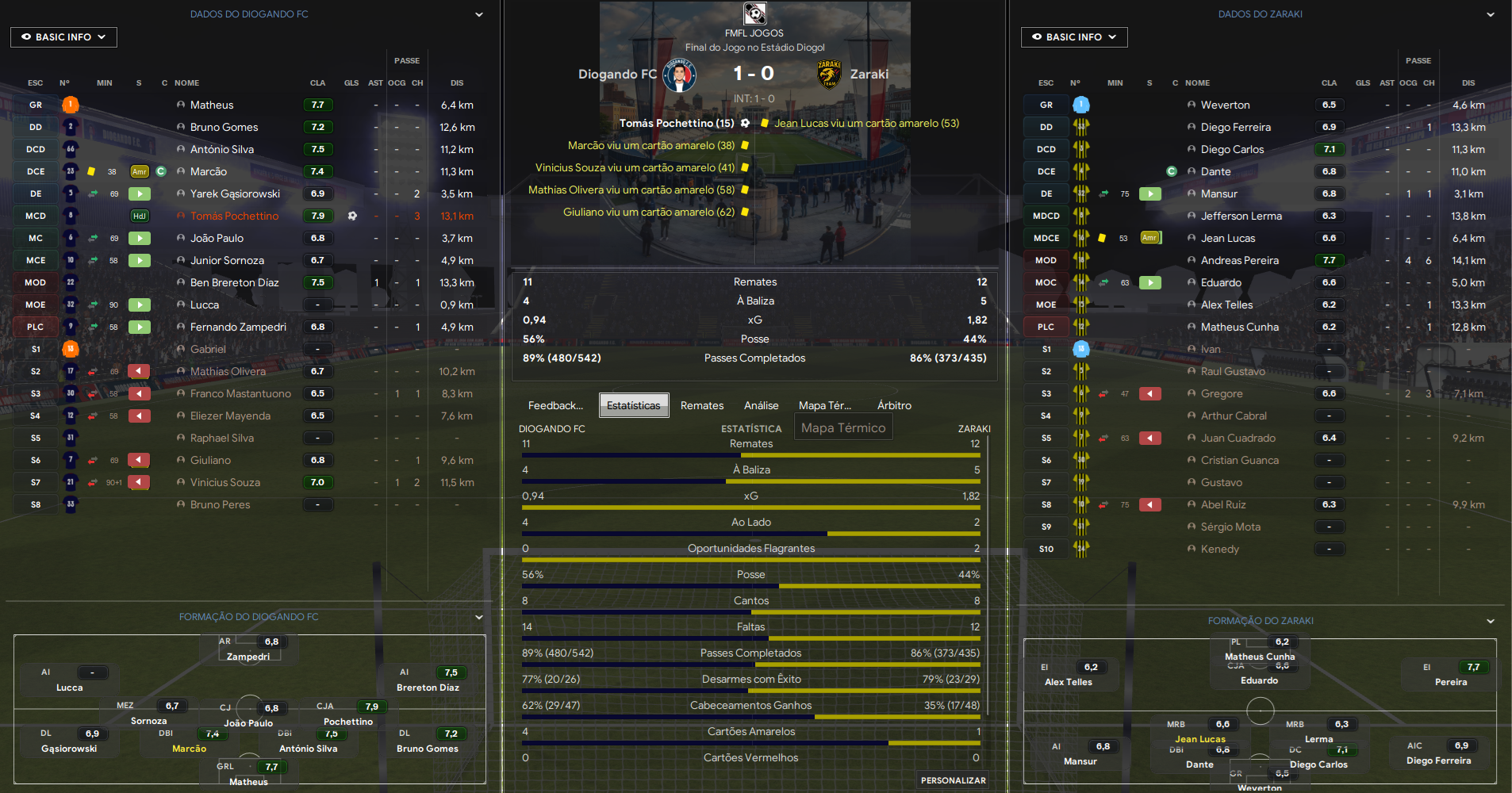Open the Árbitro tab
Image resolution: width=1512 pixels, height=793 pixels.
[894, 405]
